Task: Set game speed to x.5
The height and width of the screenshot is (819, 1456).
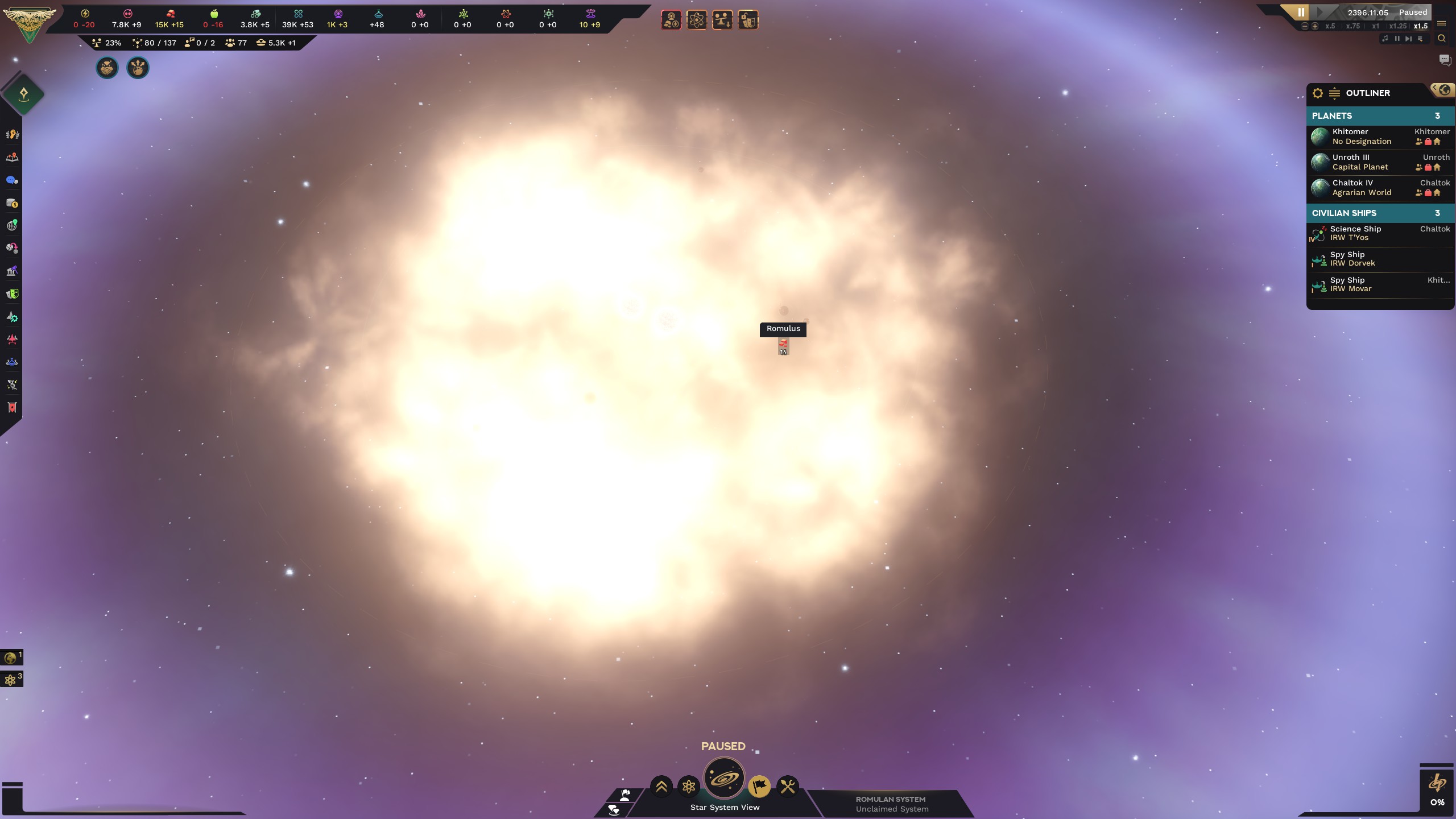Action: (x=1330, y=26)
